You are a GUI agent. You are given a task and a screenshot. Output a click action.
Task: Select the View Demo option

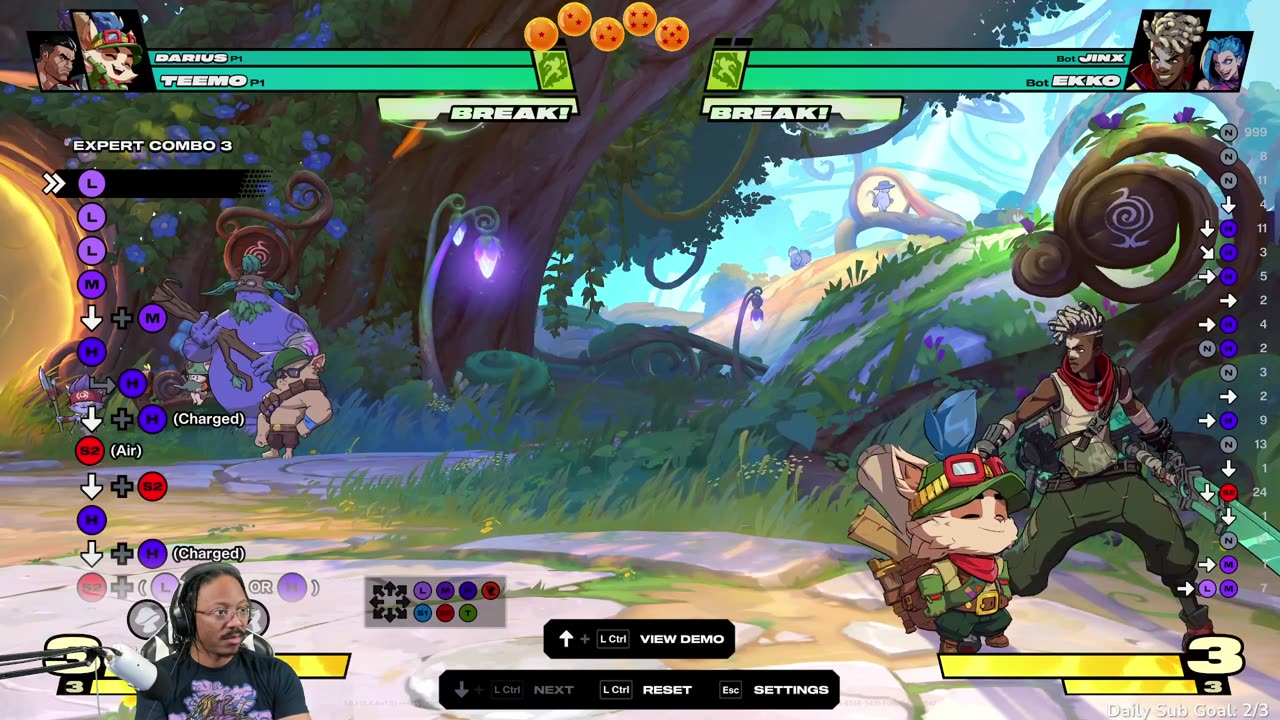tap(681, 639)
